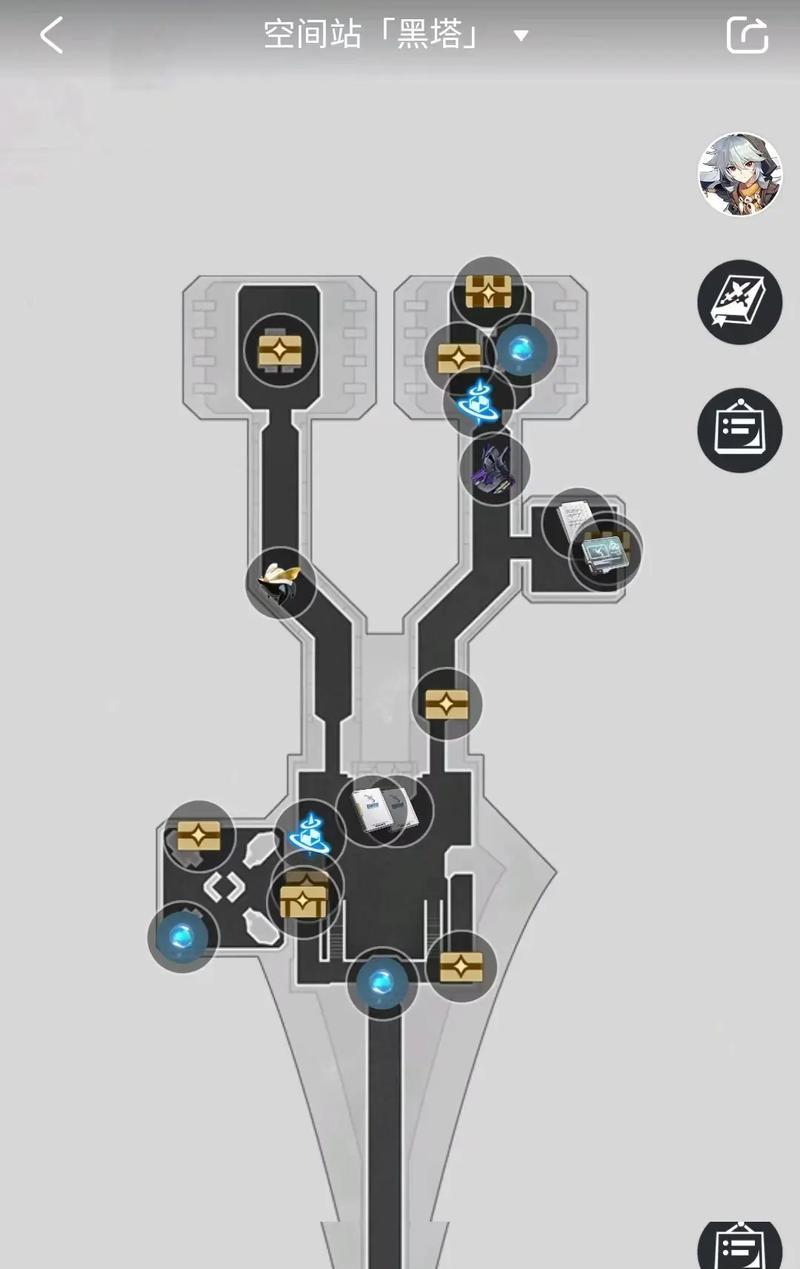This screenshot has width=800, height=1269.
Task: Select the chest marker in the upper-left room
Action: [281, 349]
